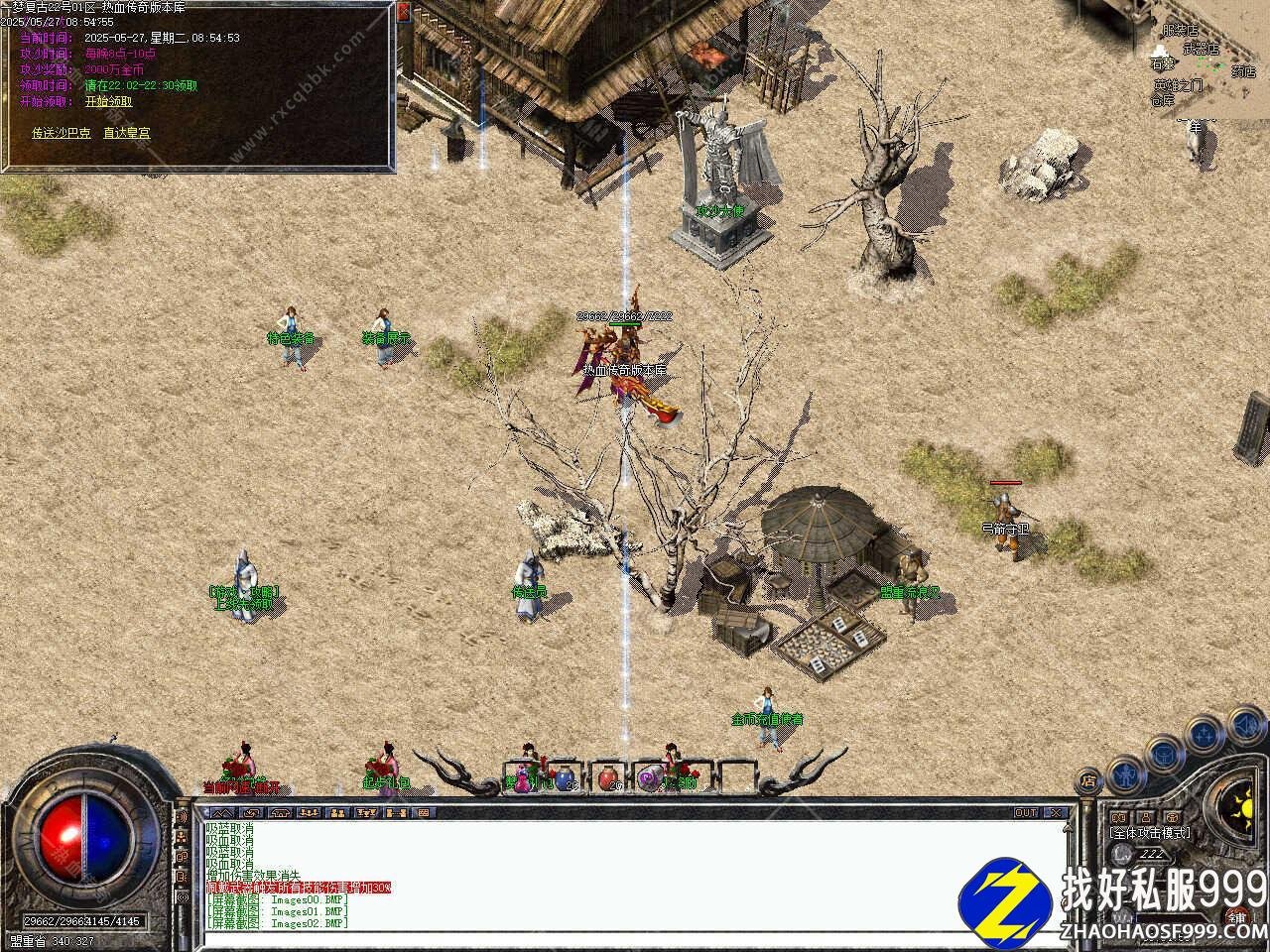
Task: Switch the 全体攻击模式 attack mode label
Action: pyautogui.click(x=1151, y=834)
